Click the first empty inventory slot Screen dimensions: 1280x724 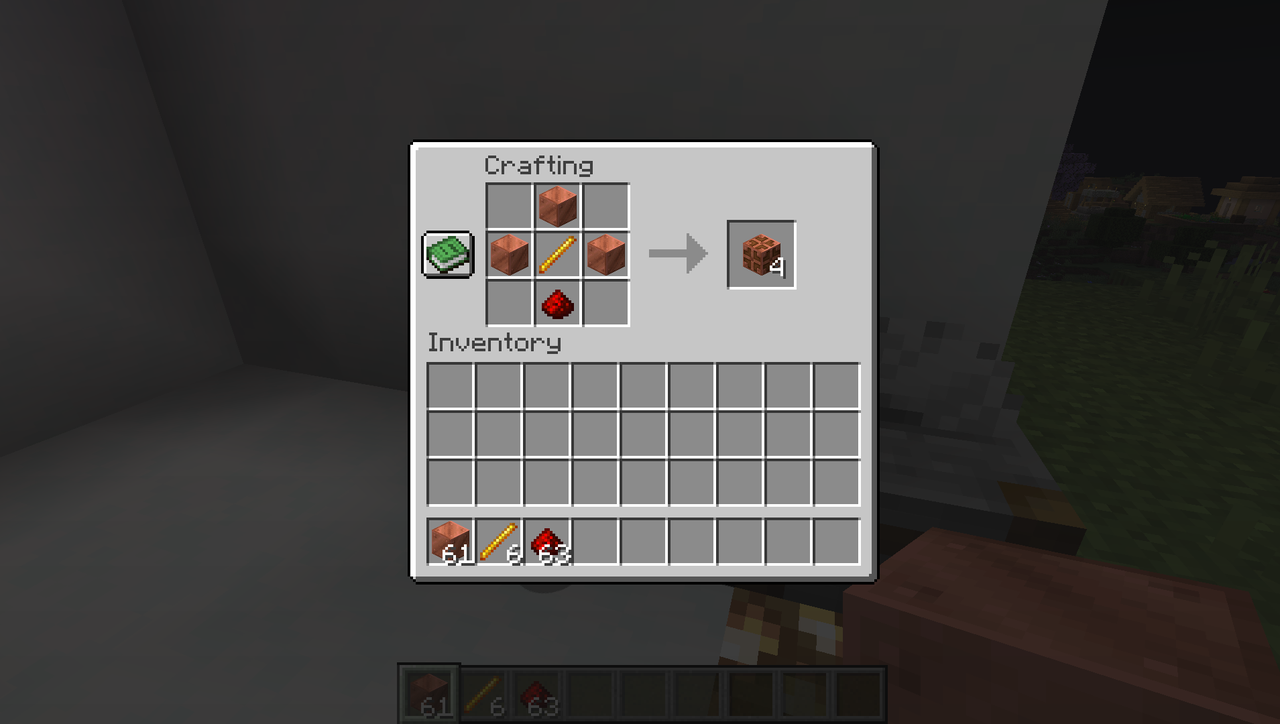tap(450, 387)
